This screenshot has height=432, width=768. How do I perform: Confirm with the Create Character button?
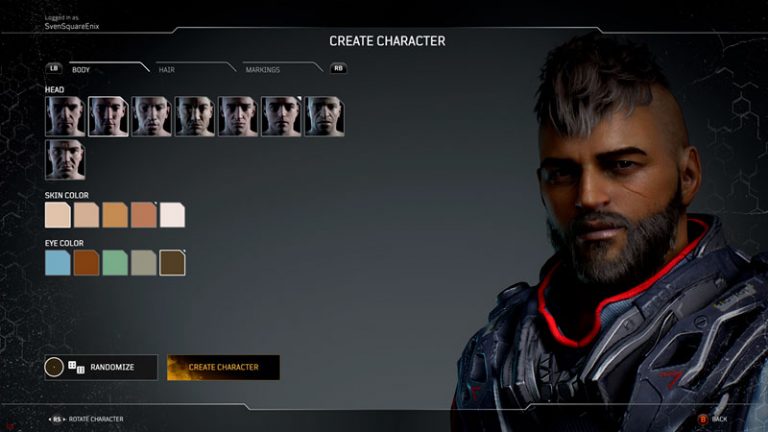click(223, 367)
